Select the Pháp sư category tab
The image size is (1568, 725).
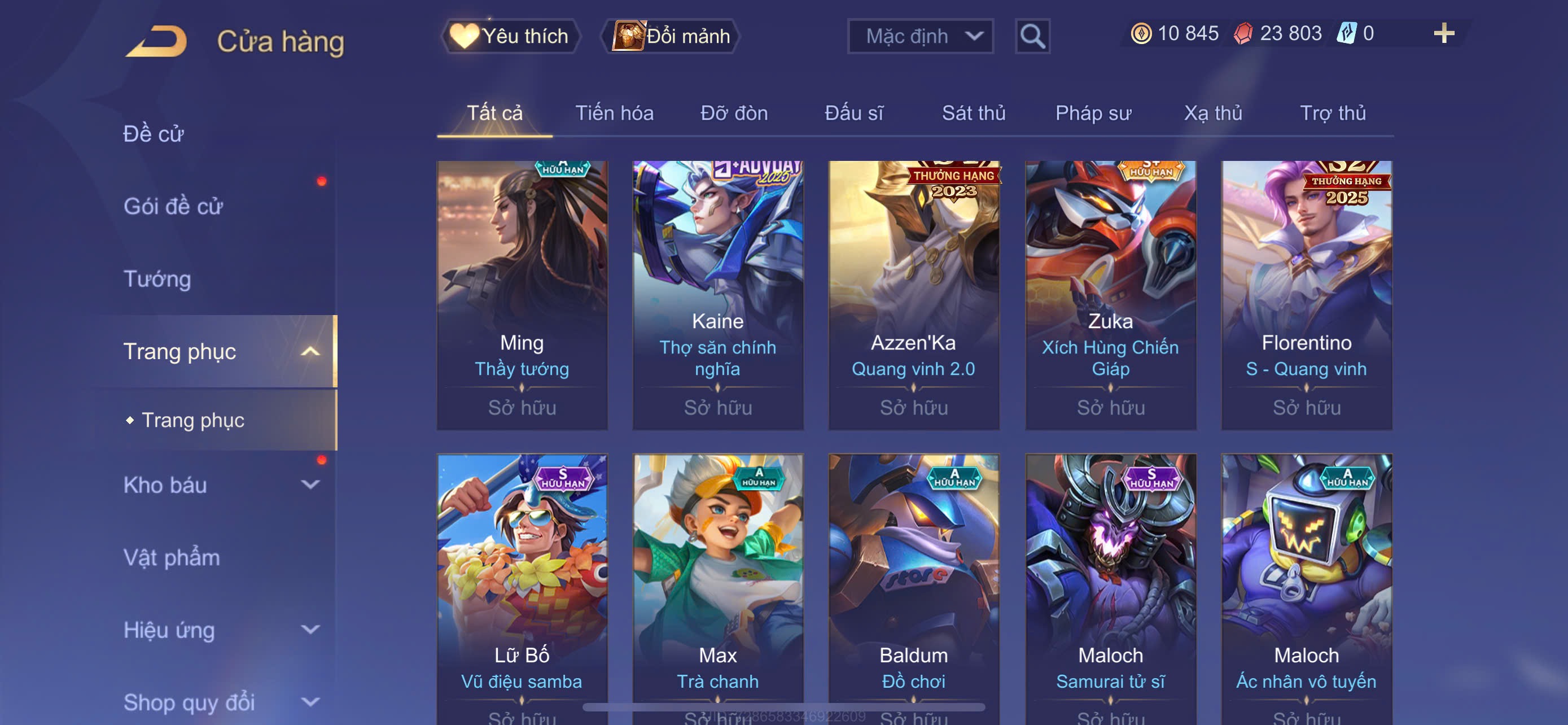coord(1093,113)
